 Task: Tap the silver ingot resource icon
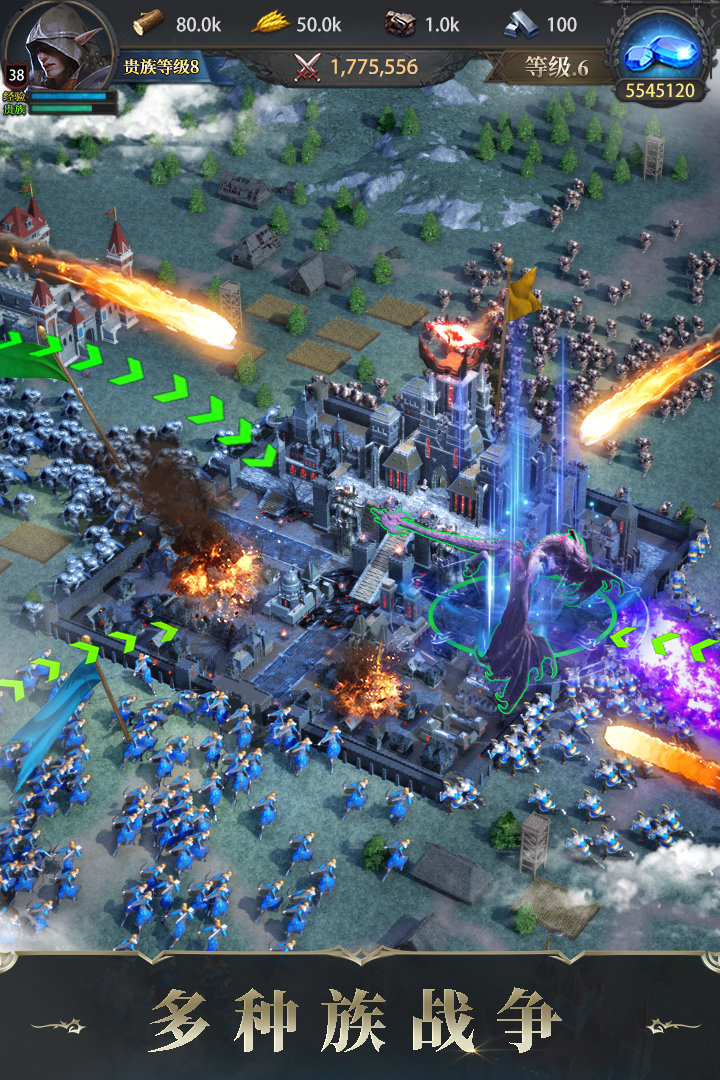click(521, 22)
